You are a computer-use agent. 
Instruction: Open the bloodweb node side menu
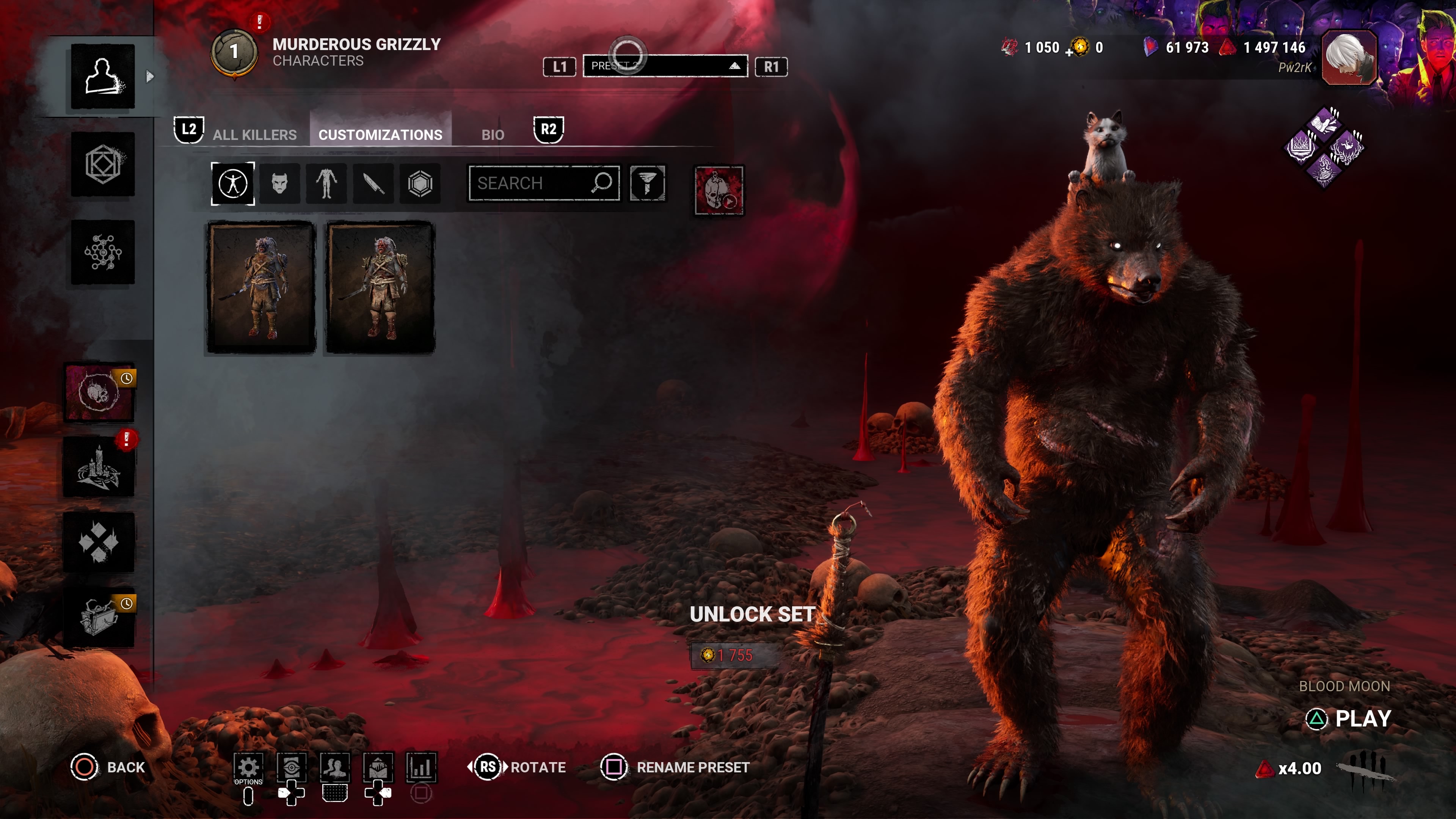click(103, 252)
